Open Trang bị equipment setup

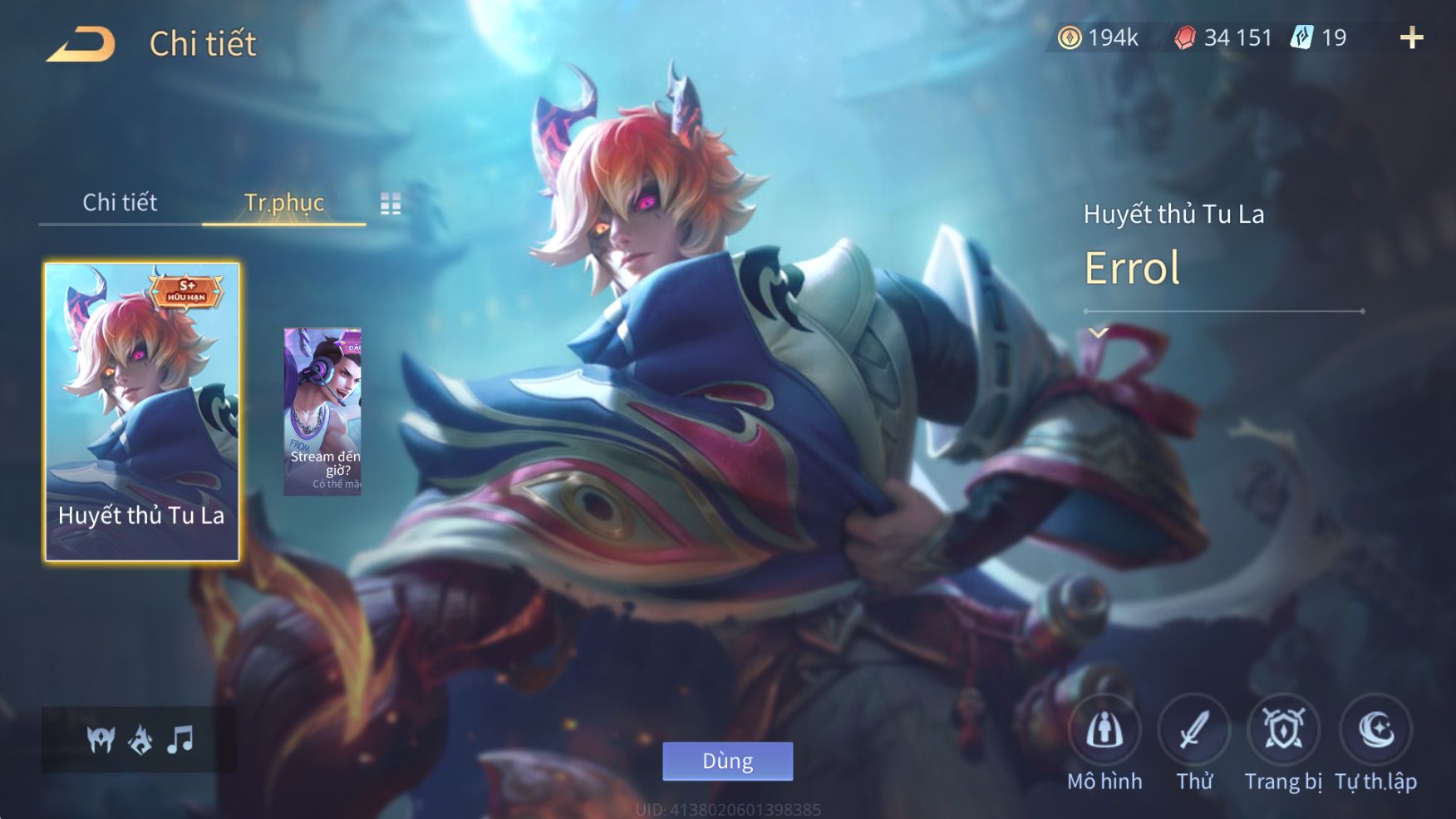(1283, 731)
